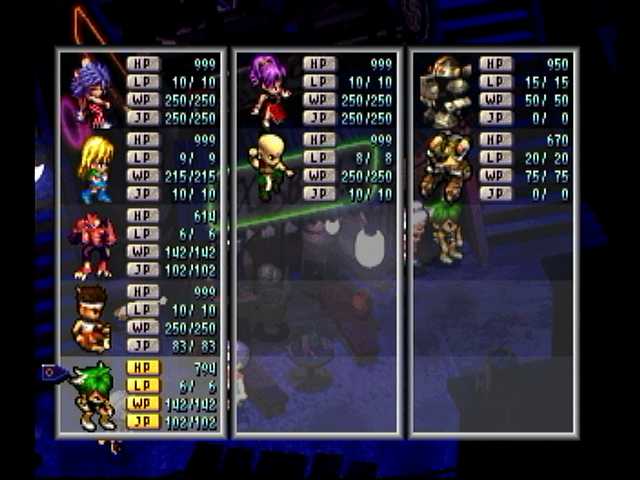Select the red armored party member
This screenshot has height=480, width=640.
point(92,244)
